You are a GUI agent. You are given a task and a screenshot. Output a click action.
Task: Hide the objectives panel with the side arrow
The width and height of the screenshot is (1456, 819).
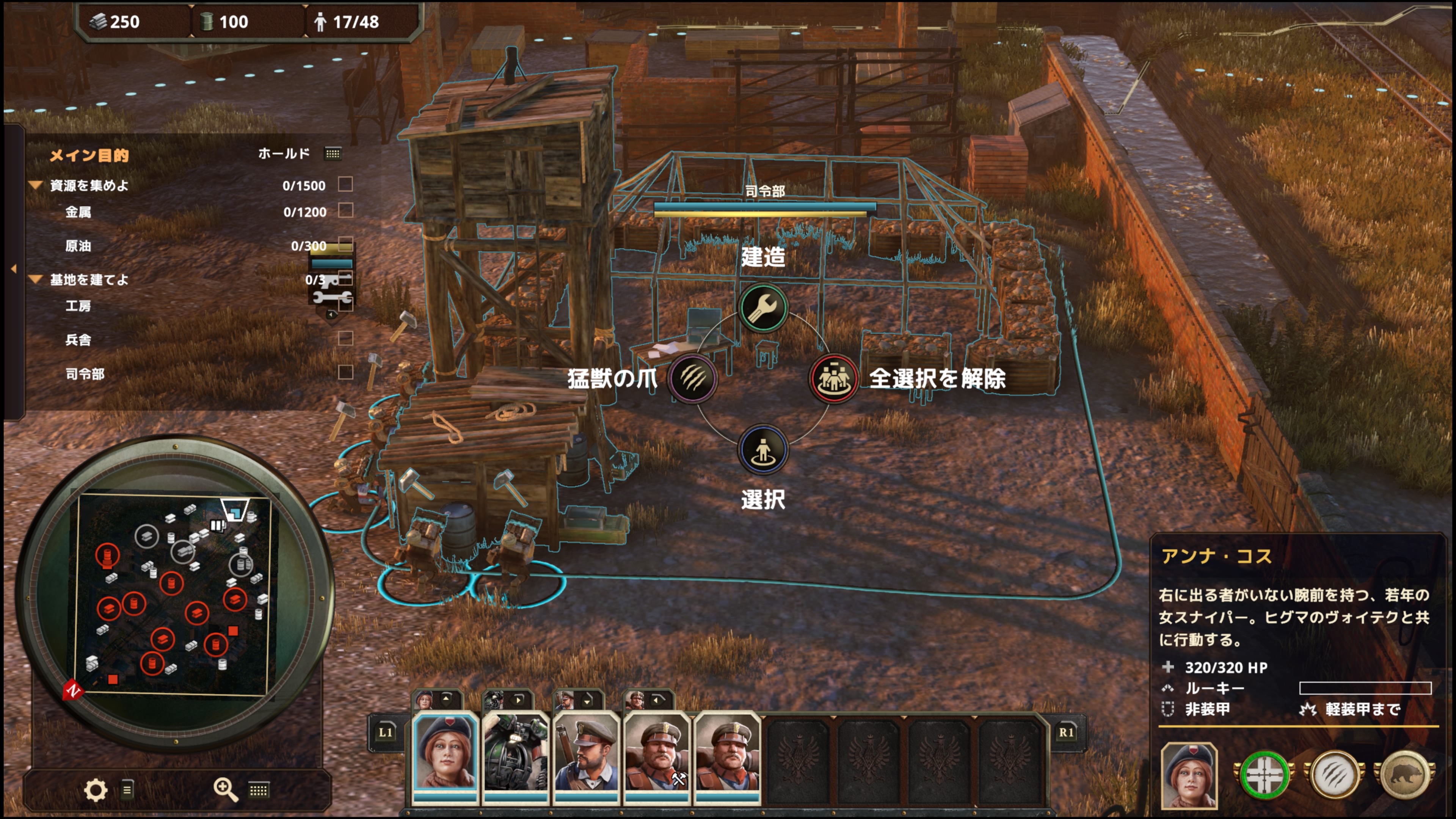tap(14, 269)
